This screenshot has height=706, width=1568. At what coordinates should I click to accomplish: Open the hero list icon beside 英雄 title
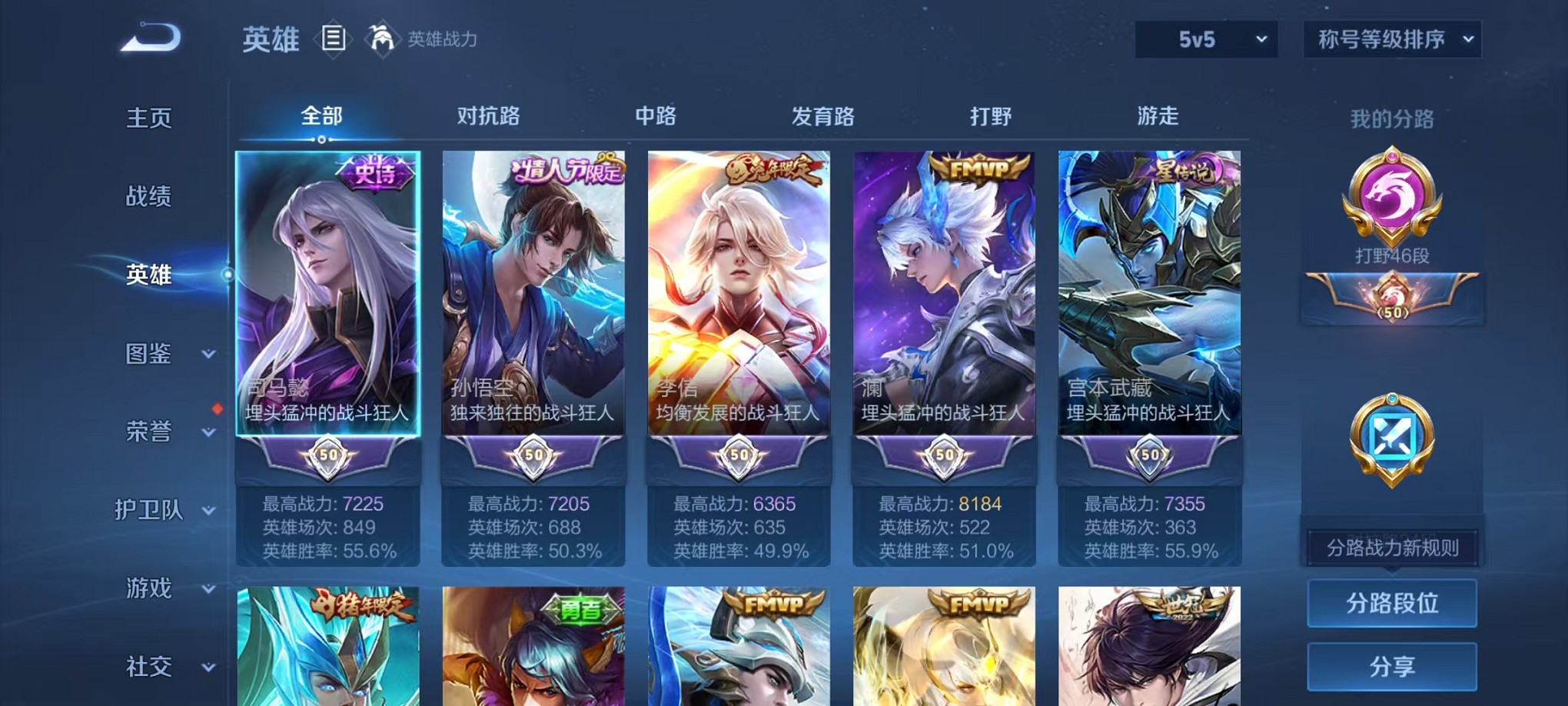tap(333, 38)
